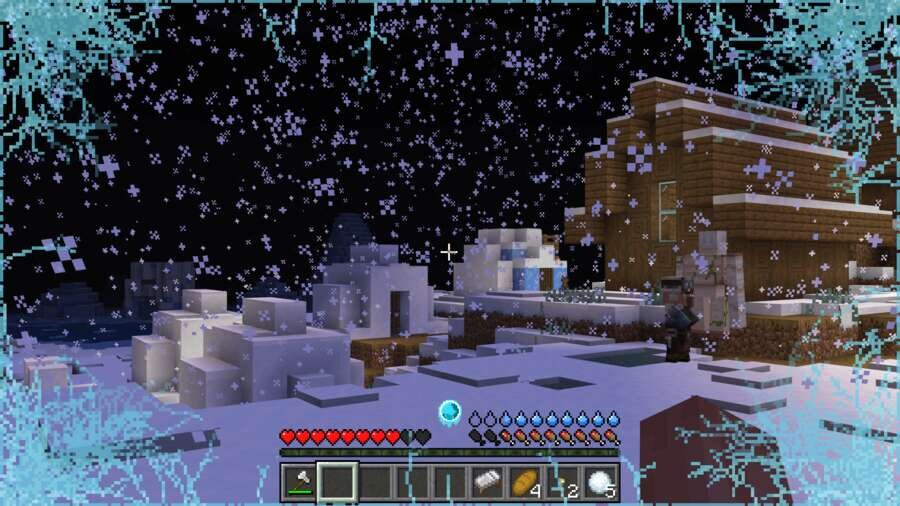Click the highlighted empty hotbar slot
The height and width of the screenshot is (506, 900).
point(337,482)
